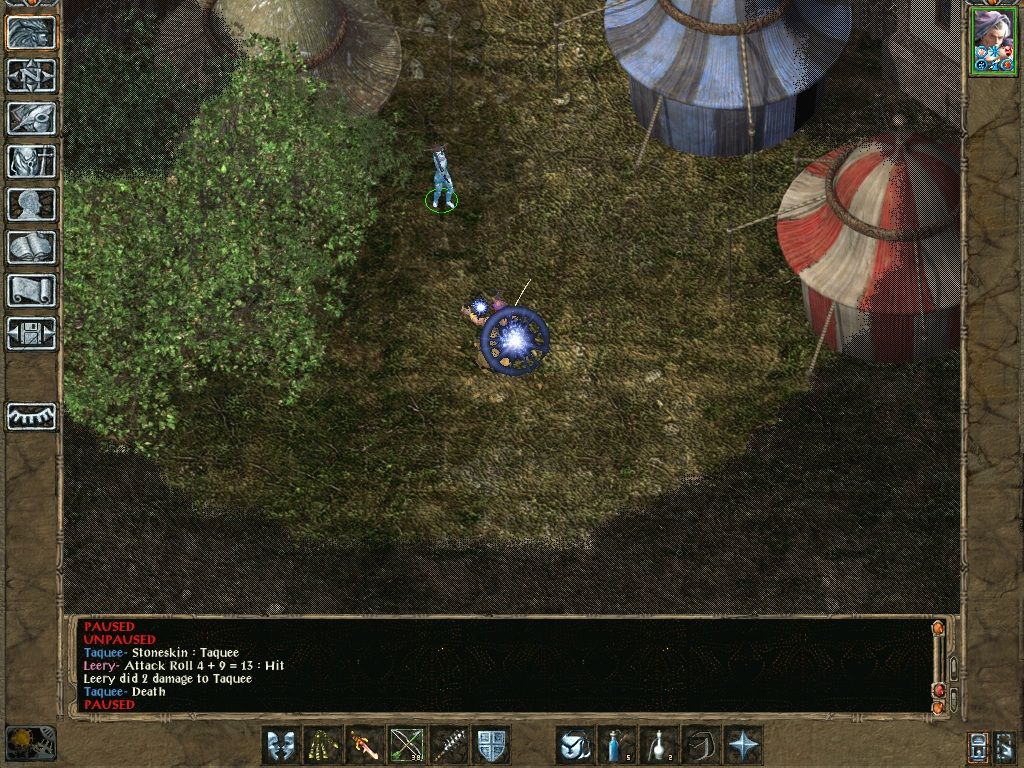Activate the shield guard button
The width and height of the screenshot is (1024, 768).
491,746
